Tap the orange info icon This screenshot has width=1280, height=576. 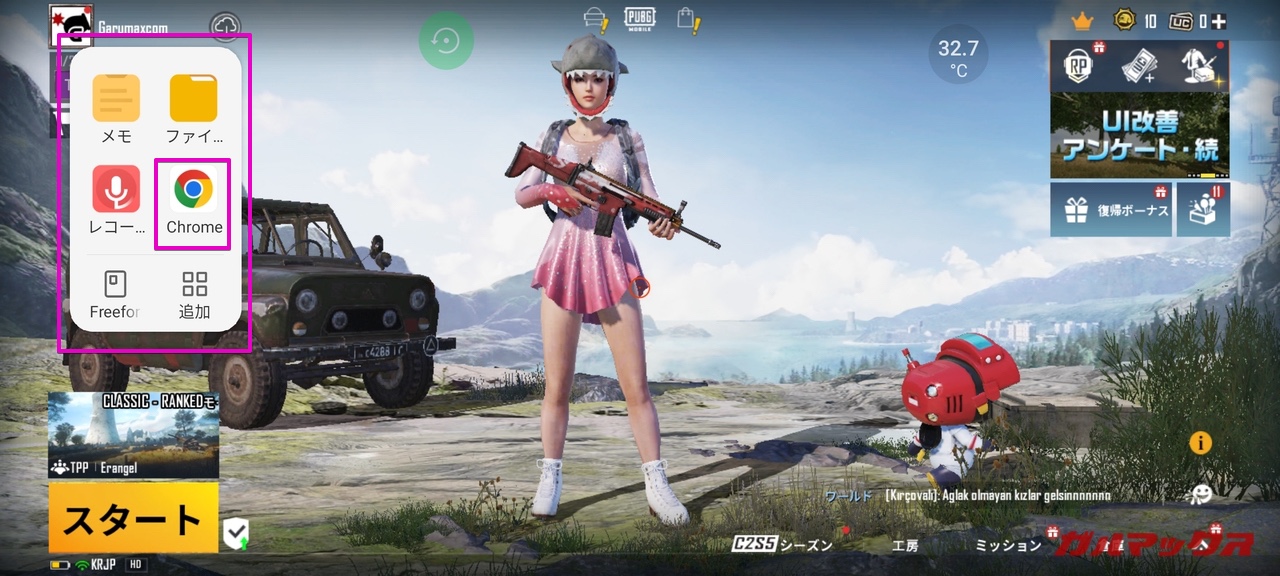pos(1200,443)
